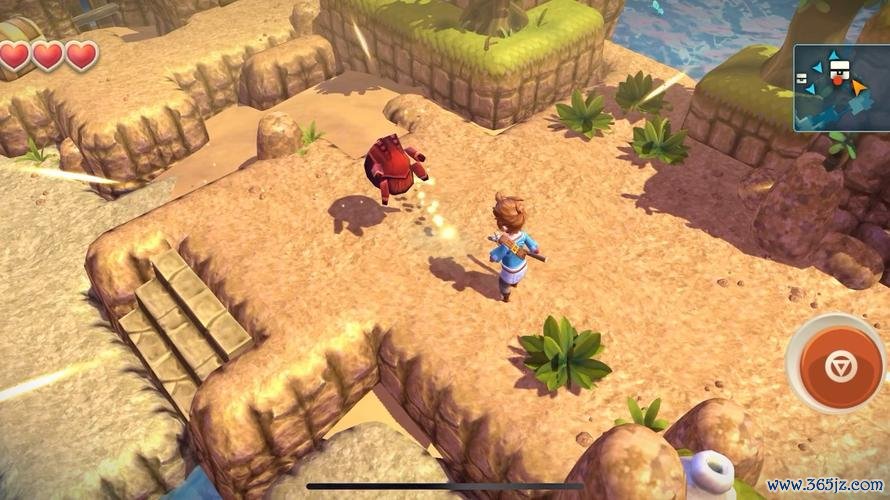This screenshot has height=500, width=890.
Task: Open the minimap
Action: tap(841, 88)
